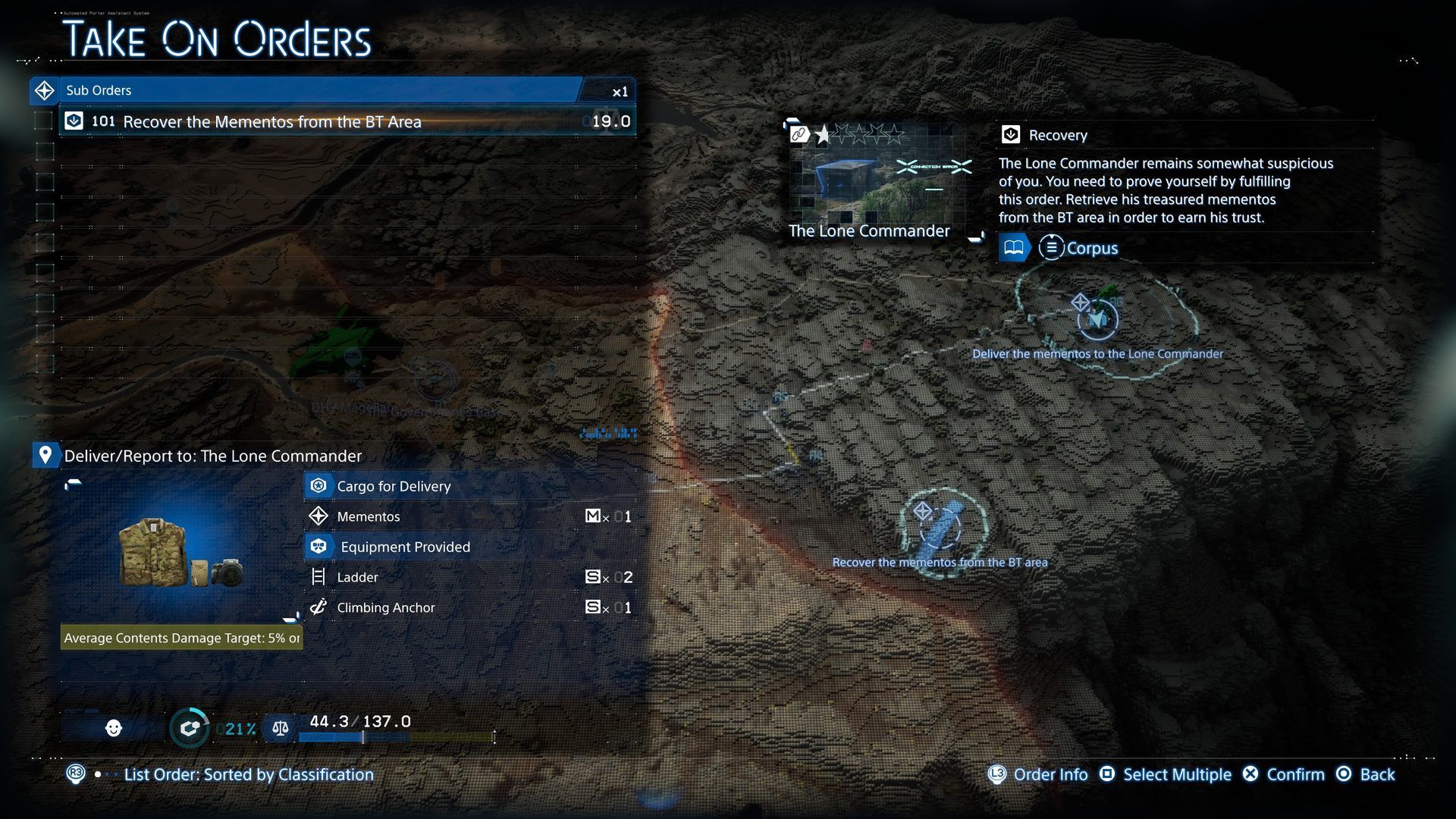Image resolution: width=1456 pixels, height=819 pixels.
Task: Click the Recover the mementos map marker
Action: pyautogui.click(x=940, y=525)
